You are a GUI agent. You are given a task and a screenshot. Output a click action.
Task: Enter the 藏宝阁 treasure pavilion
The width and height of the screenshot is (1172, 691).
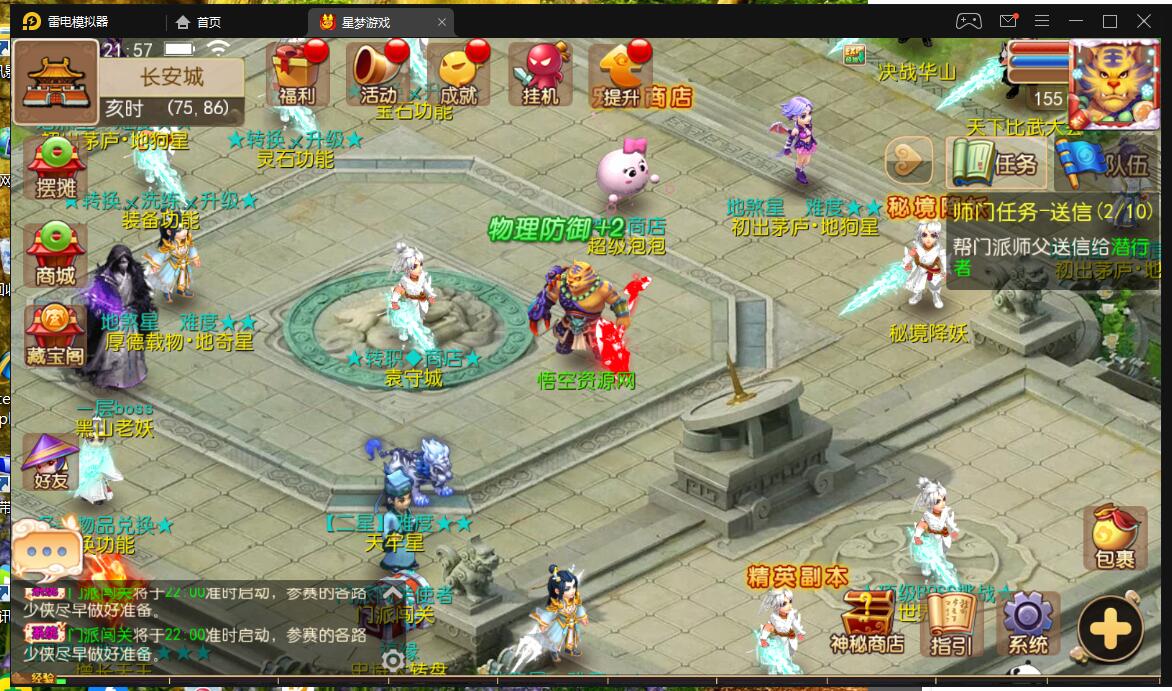[x=56, y=334]
